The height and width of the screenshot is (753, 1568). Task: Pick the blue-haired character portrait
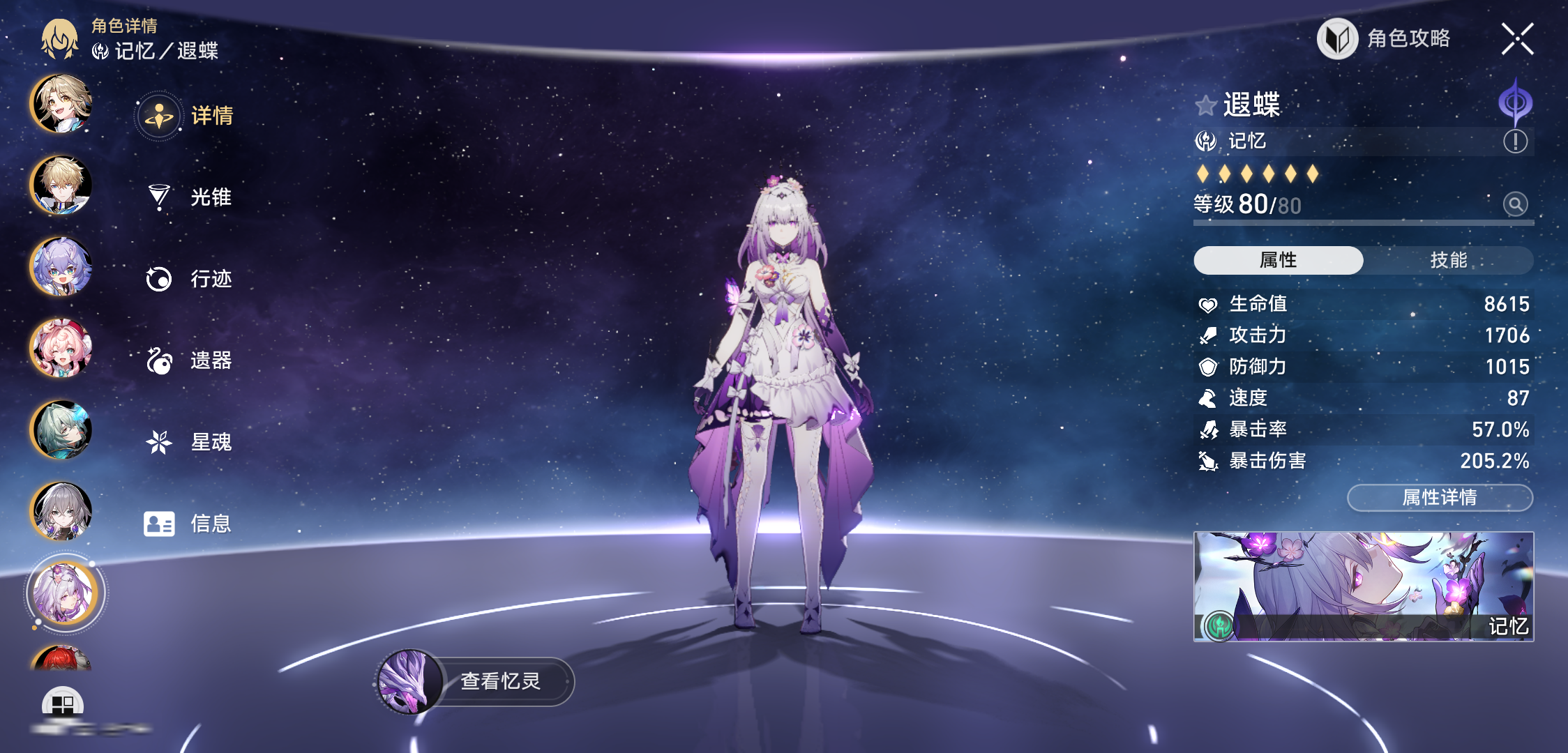61,266
